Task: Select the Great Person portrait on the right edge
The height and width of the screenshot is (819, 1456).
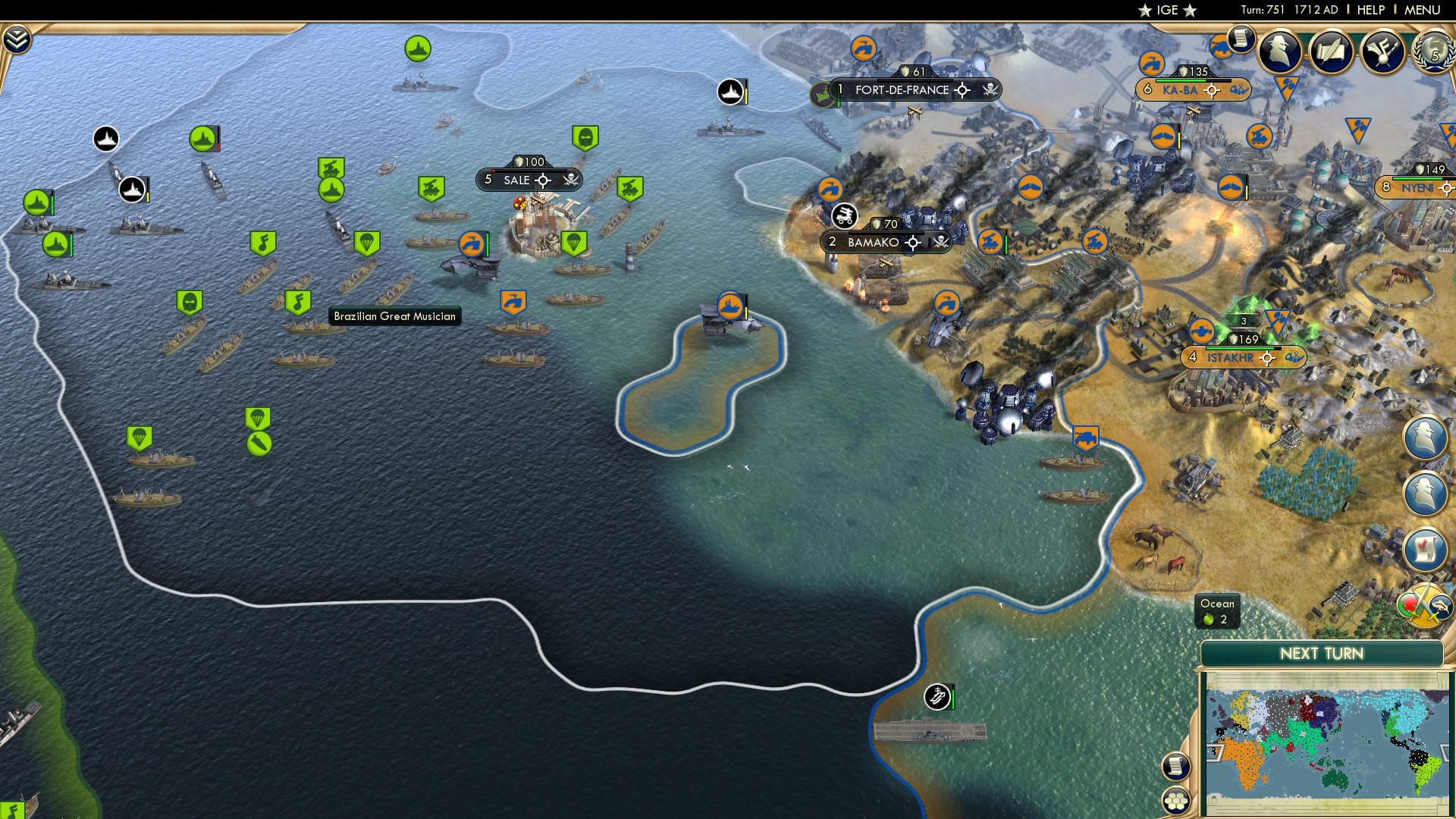Action: click(1426, 437)
